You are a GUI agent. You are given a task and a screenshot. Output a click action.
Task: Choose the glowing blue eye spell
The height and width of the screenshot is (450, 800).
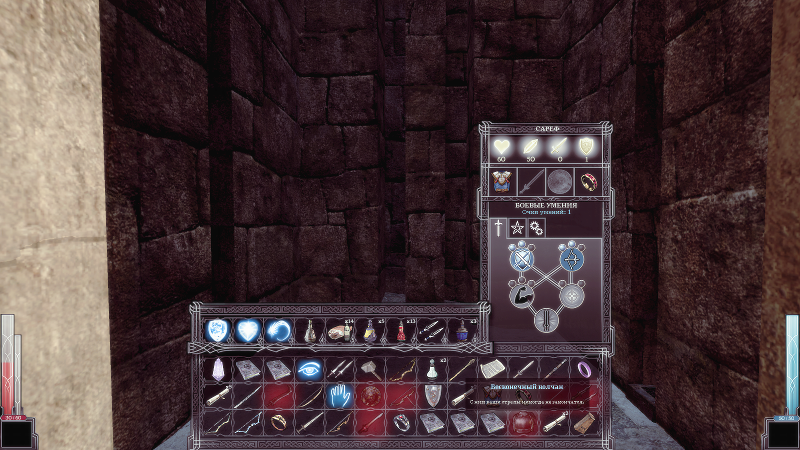pyautogui.click(x=309, y=369)
